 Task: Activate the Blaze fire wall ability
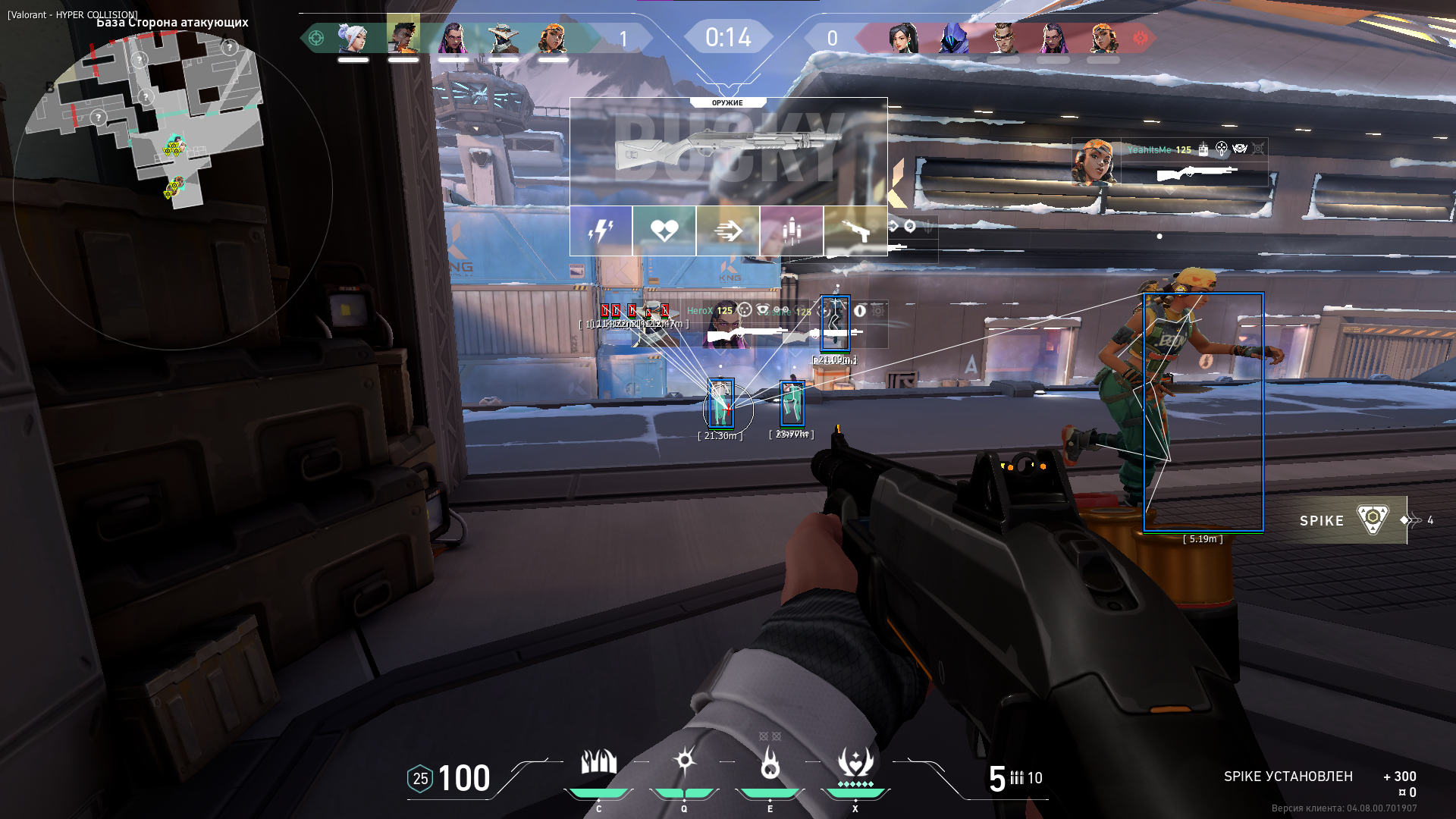point(598,763)
